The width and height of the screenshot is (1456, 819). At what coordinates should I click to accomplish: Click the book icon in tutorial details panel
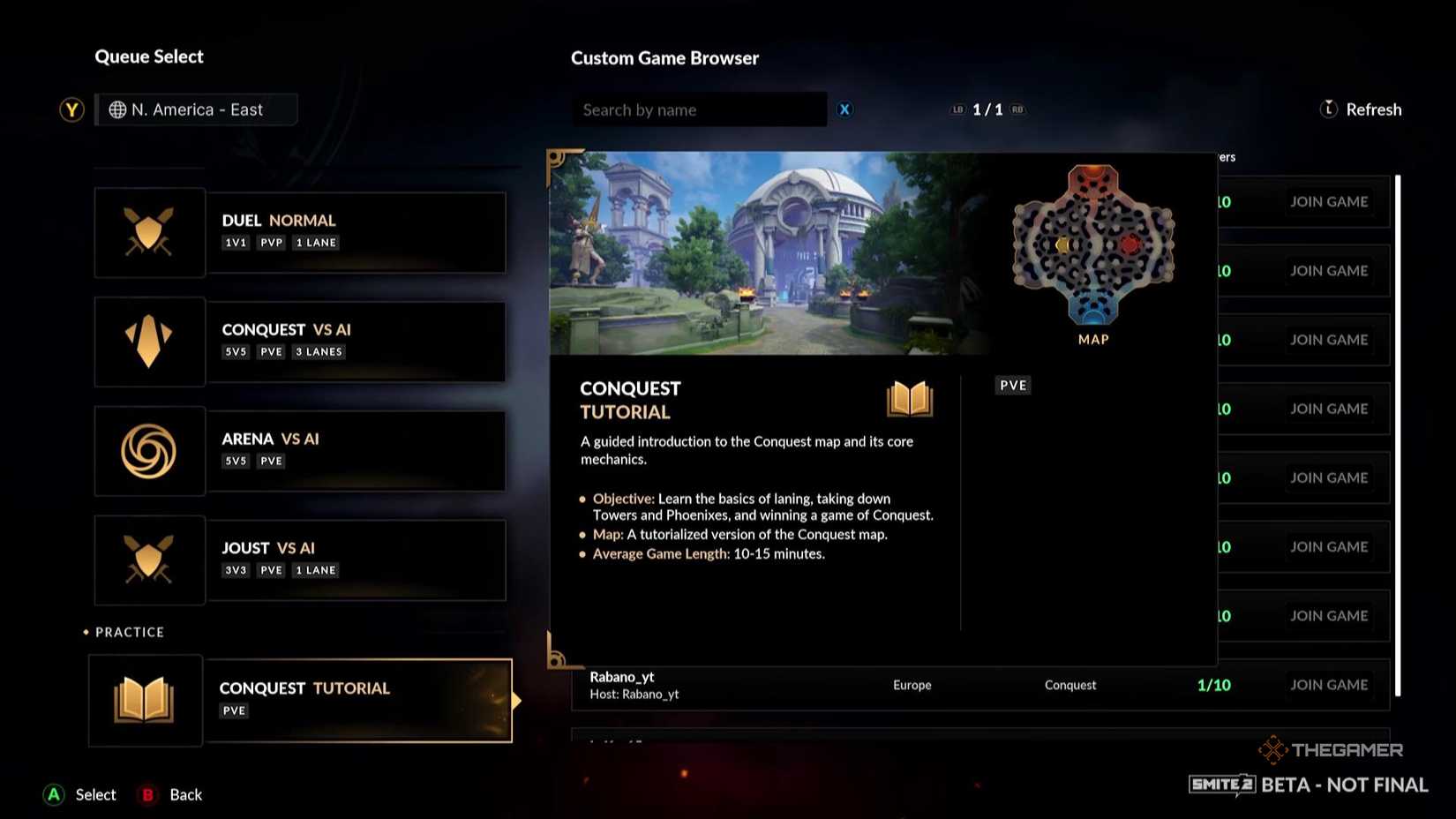[909, 398]
